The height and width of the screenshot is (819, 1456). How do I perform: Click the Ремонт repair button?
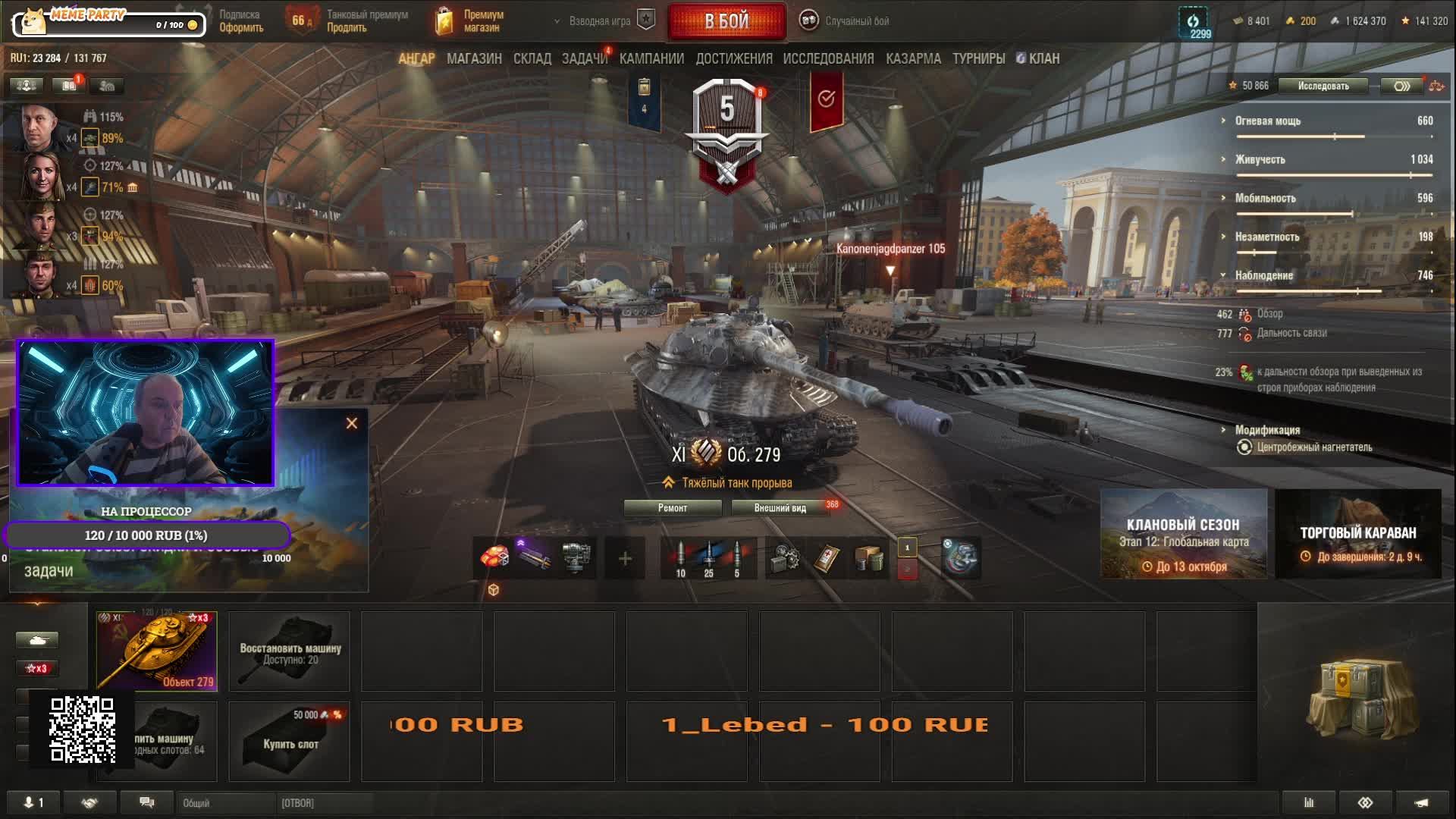(x=672, y=508)
